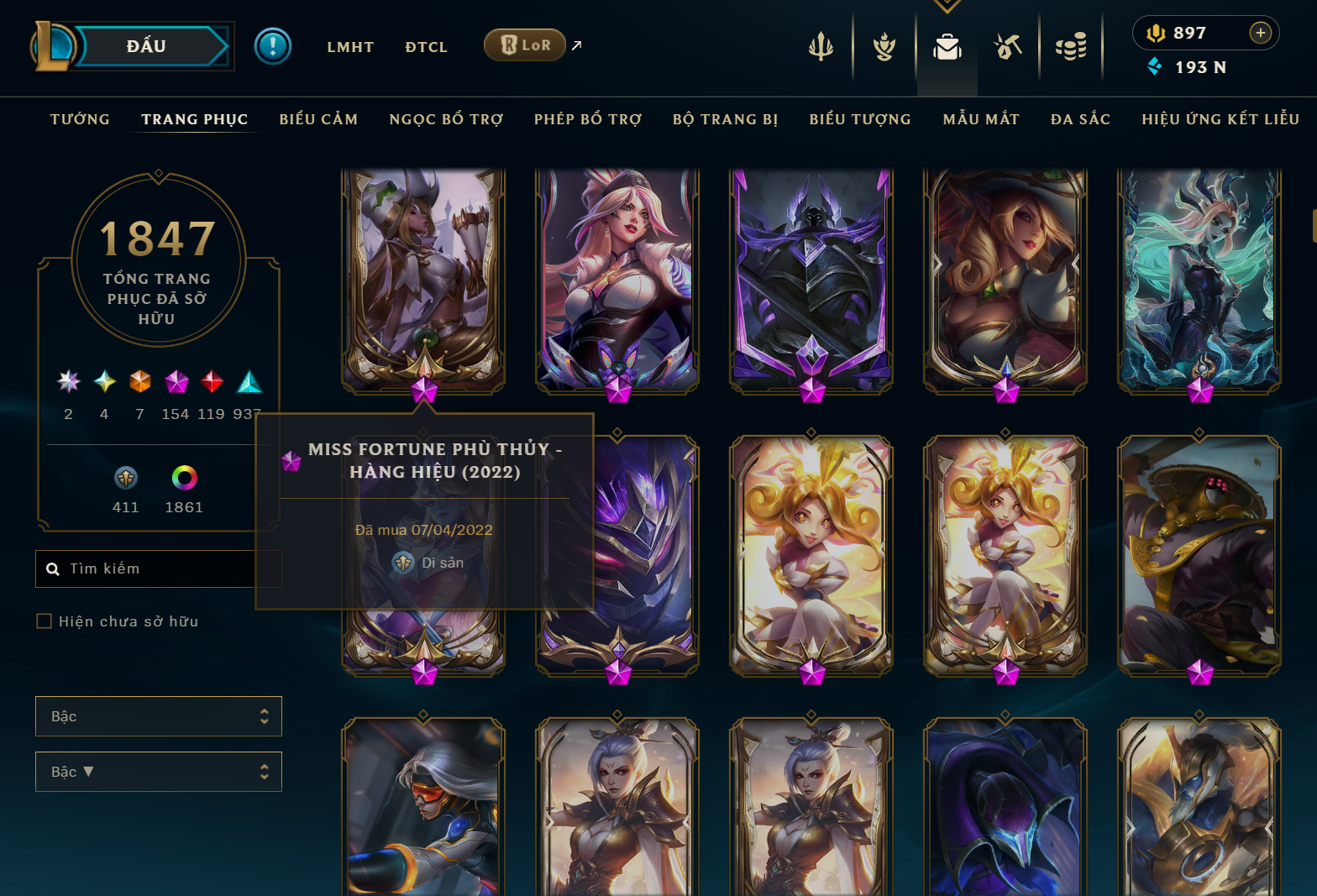Click the ĐẤU play button
This screenshot has height=896, width=1317.
(147, 46)
